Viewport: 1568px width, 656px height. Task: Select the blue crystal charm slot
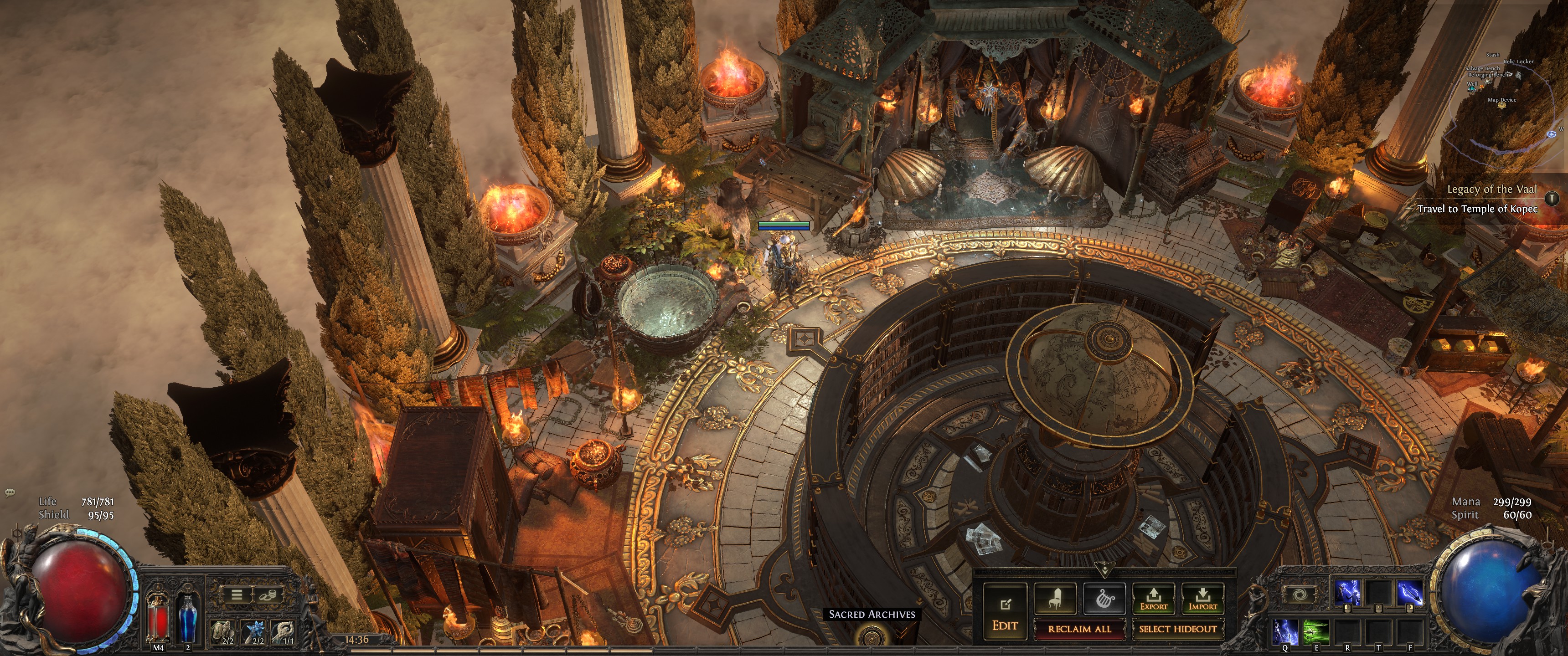coord(256,632)
